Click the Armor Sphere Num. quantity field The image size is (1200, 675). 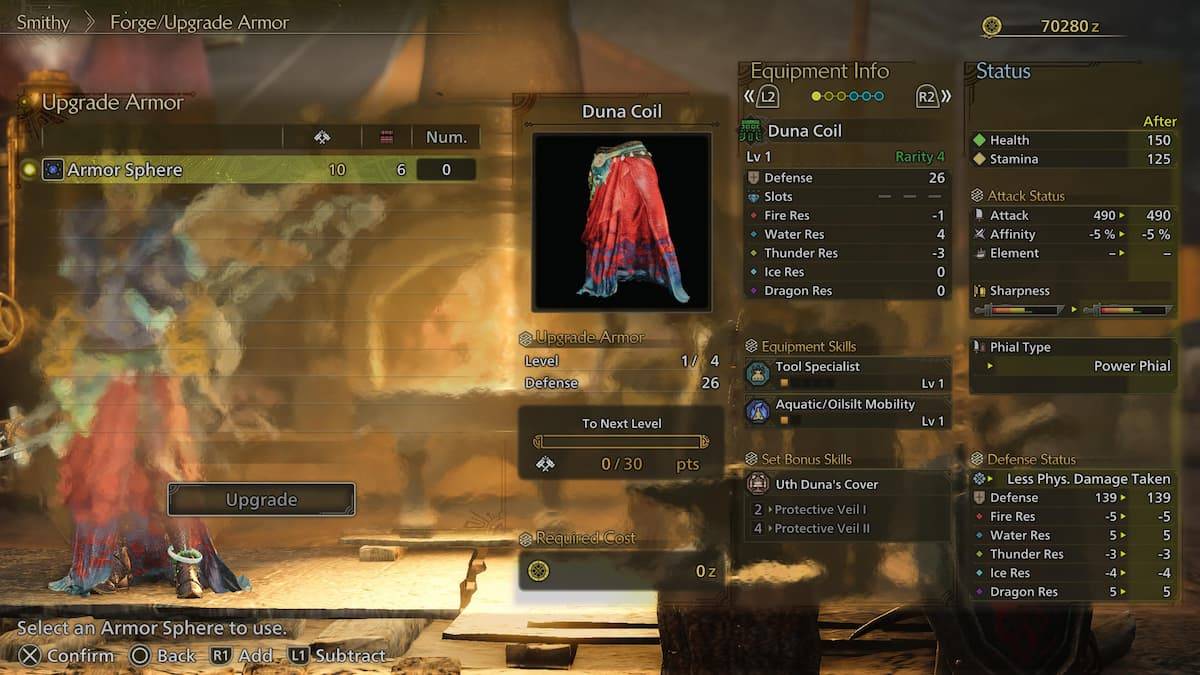click(x=446, y=170)
